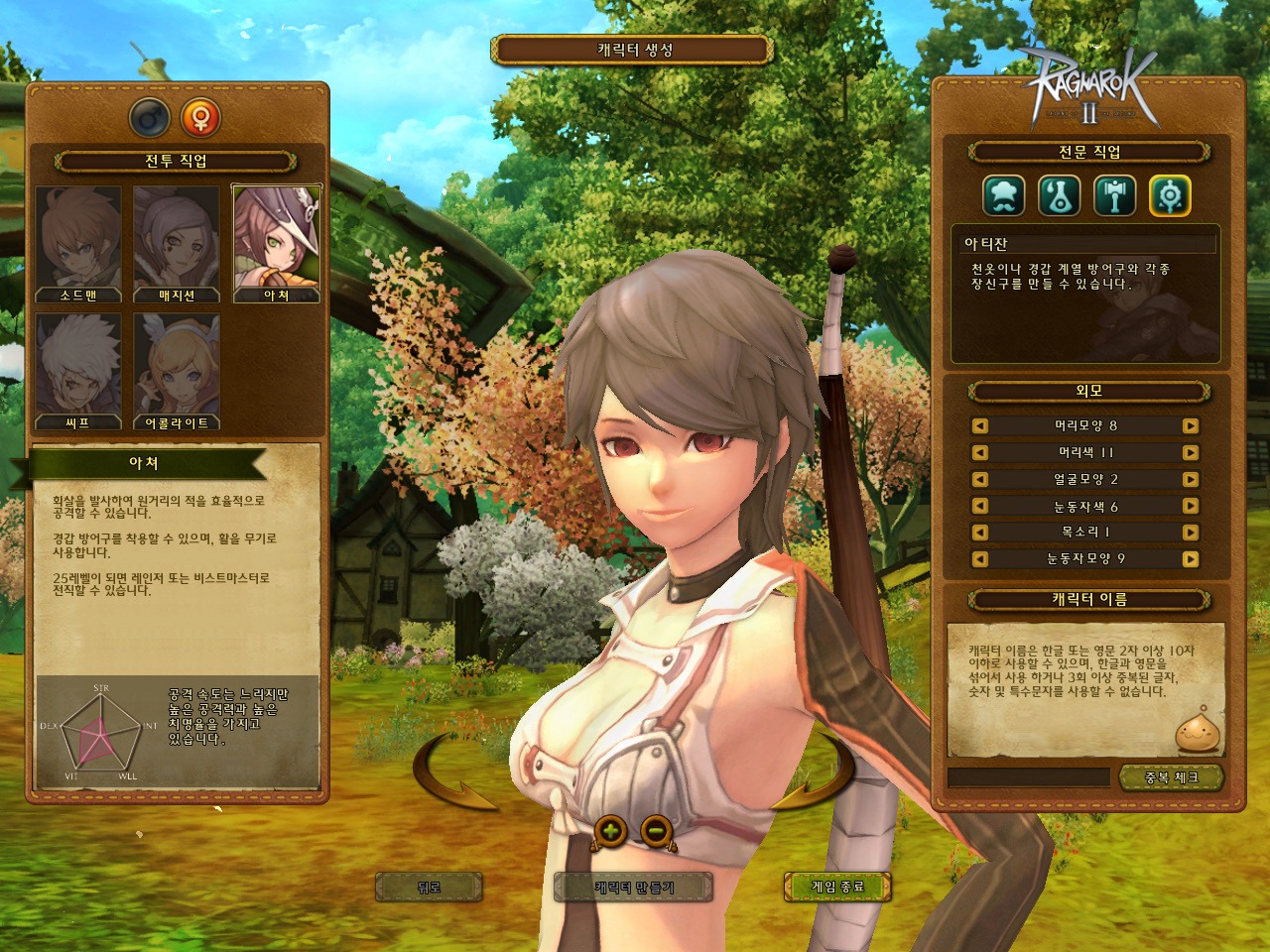Select the female gender icon
The image size is (1270, 952).
click(200, 119)
